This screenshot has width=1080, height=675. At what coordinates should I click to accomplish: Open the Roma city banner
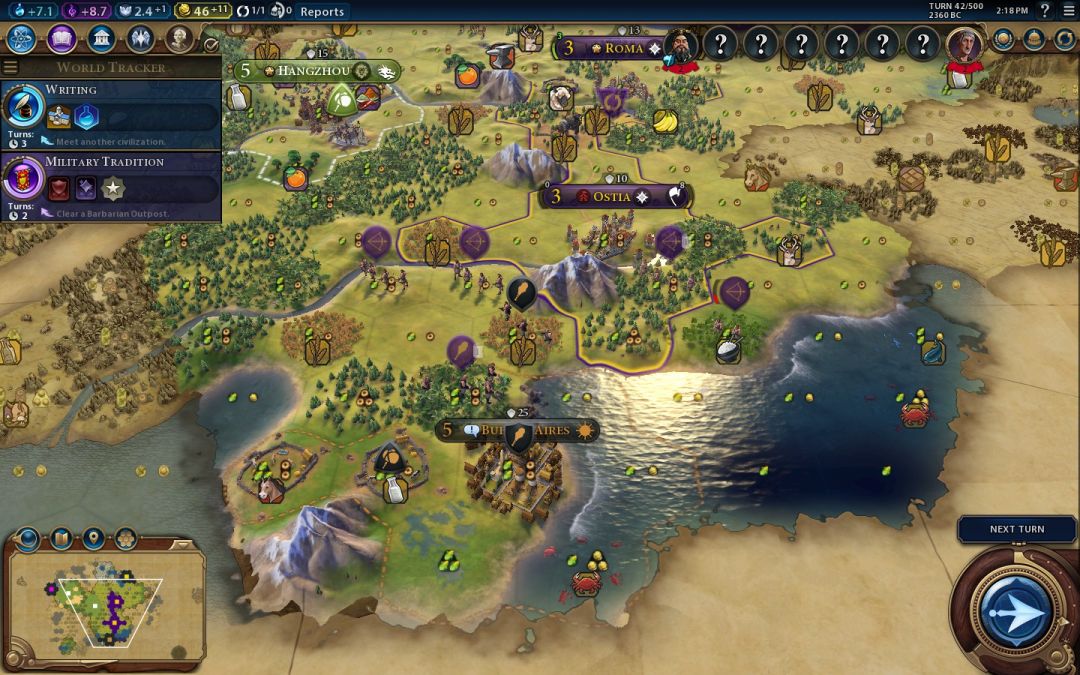(x=611, y=48)
